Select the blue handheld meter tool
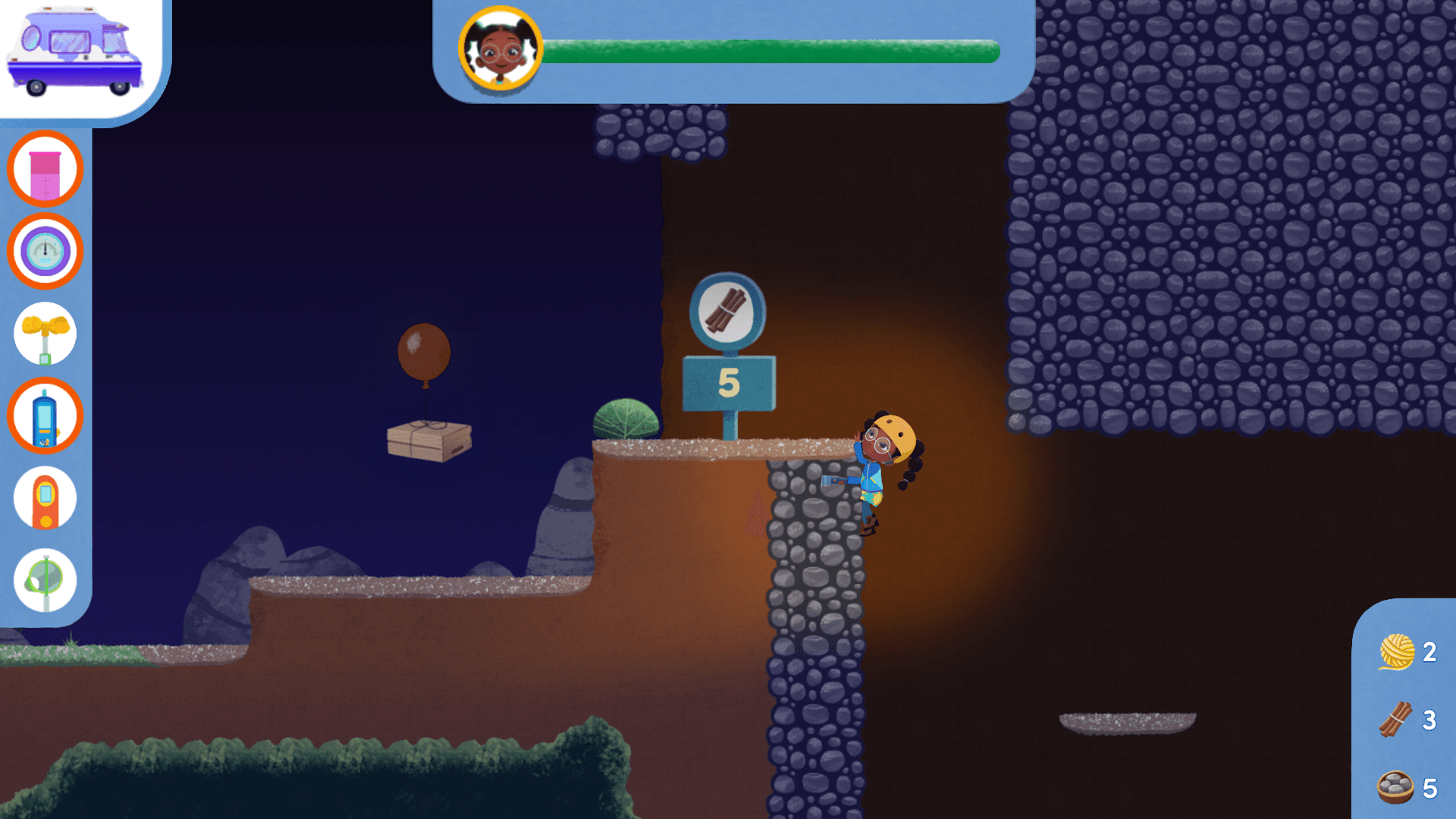This screenshot has width=1456, height=819. [x=45, y=416]
